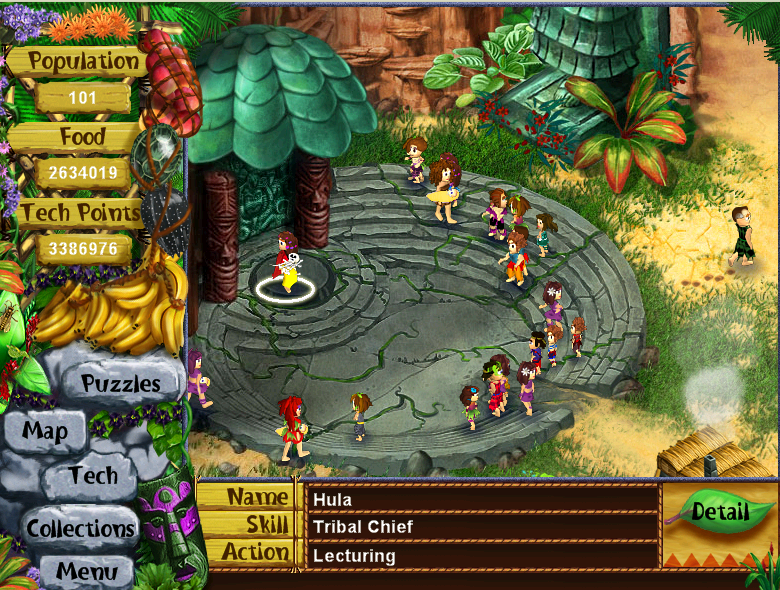Open the Puzzles screen
Image resolution: width=780 pixels, height=590 pixels.
point(120,383)
